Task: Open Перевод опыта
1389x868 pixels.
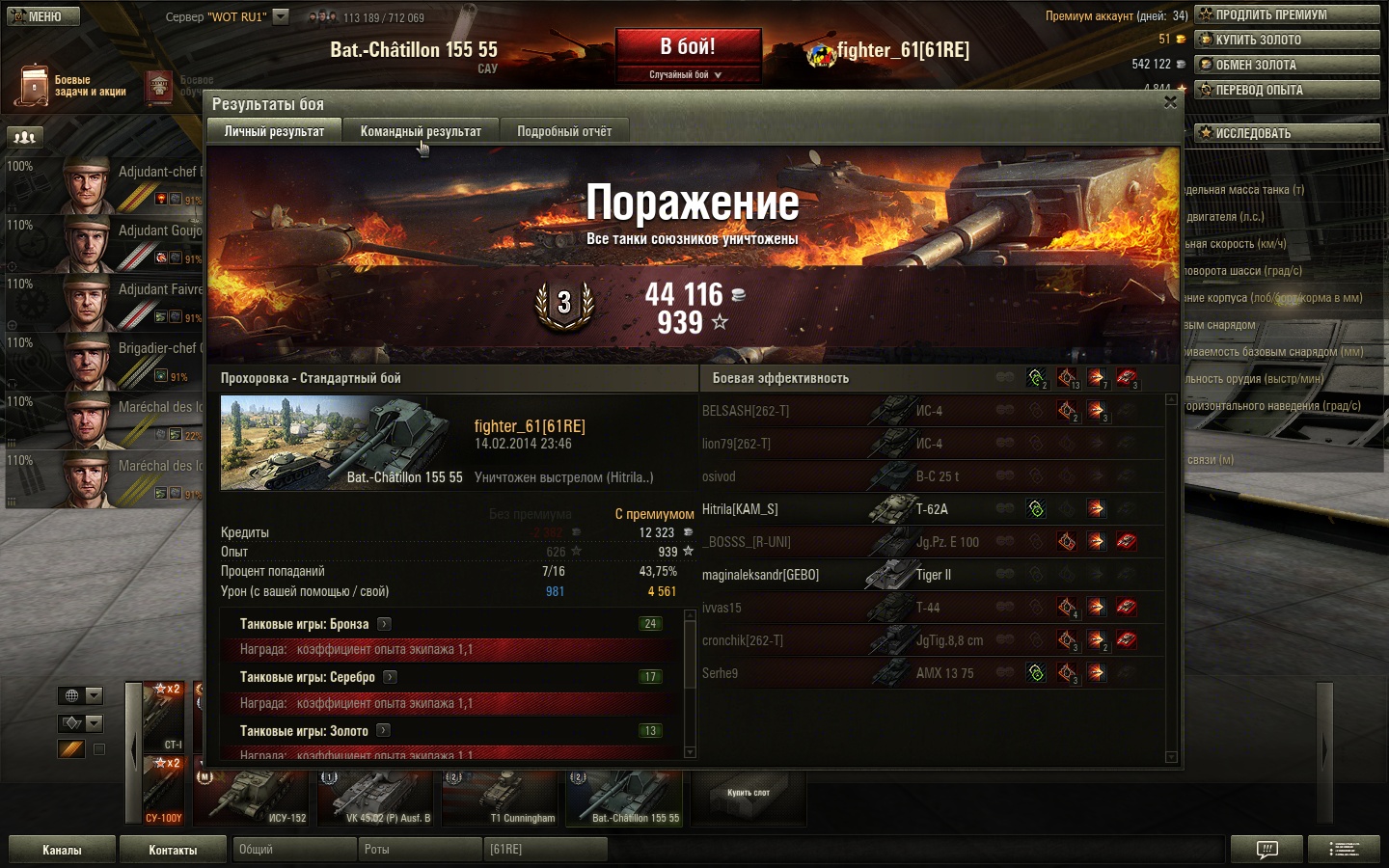Action: [1287, 90]
